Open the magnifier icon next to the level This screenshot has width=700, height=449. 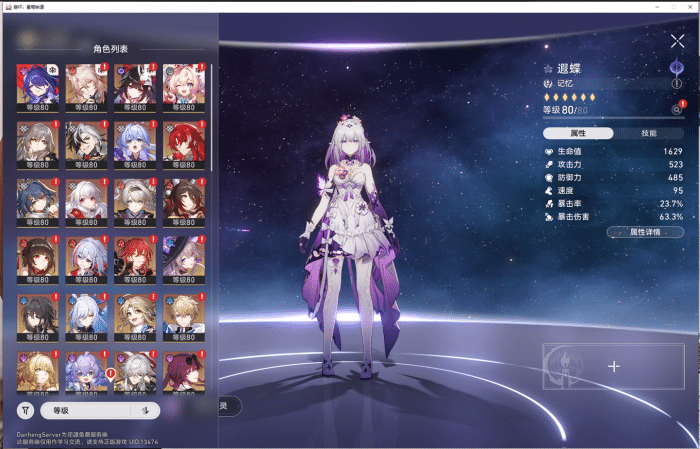pyautogui.click(x=676, y=110)
